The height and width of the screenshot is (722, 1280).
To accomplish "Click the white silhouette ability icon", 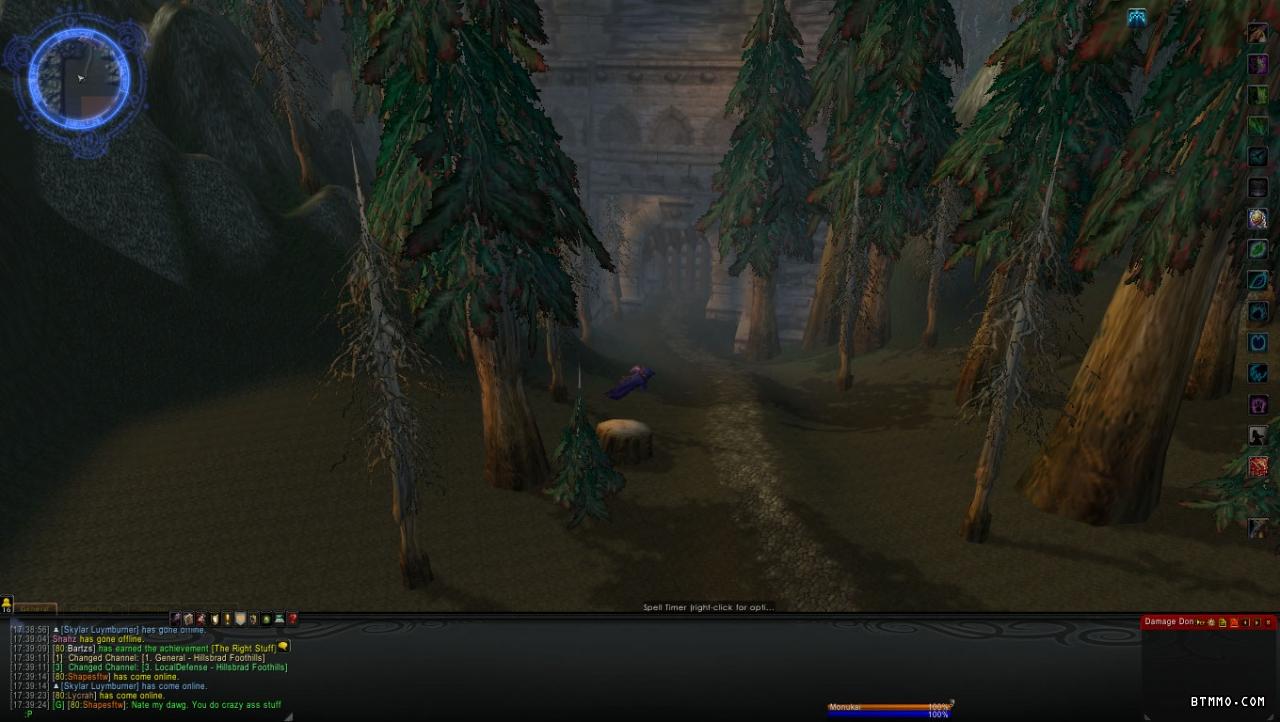I will [x=1258, y=436].
